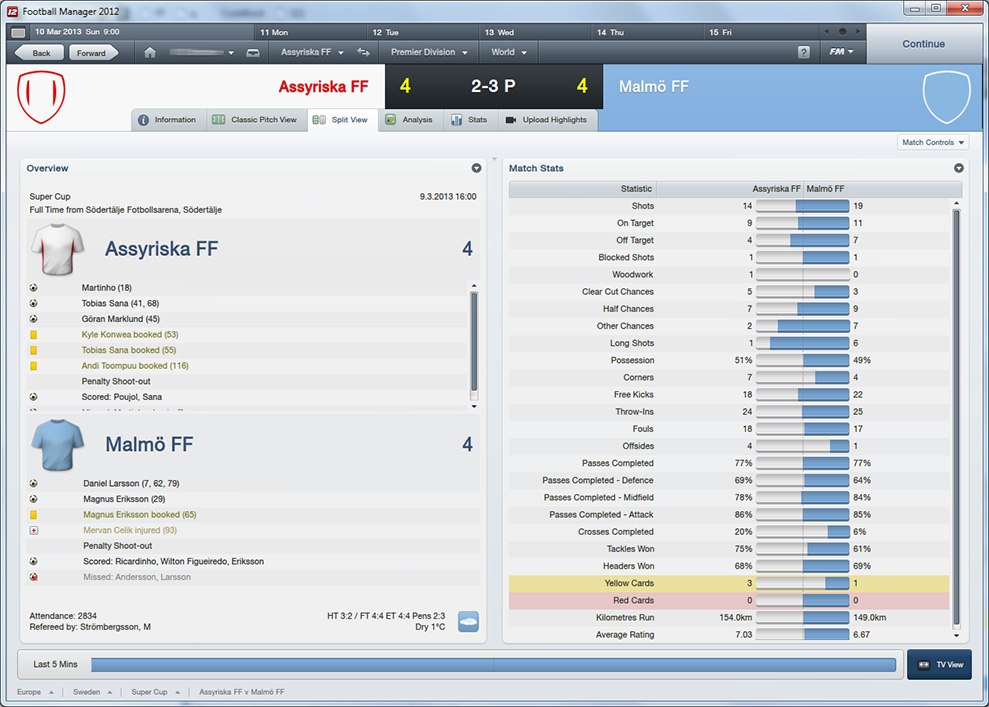Switch to Classic Pitch View tab
This screenshot has width=989, height=707.
point(255,120)
